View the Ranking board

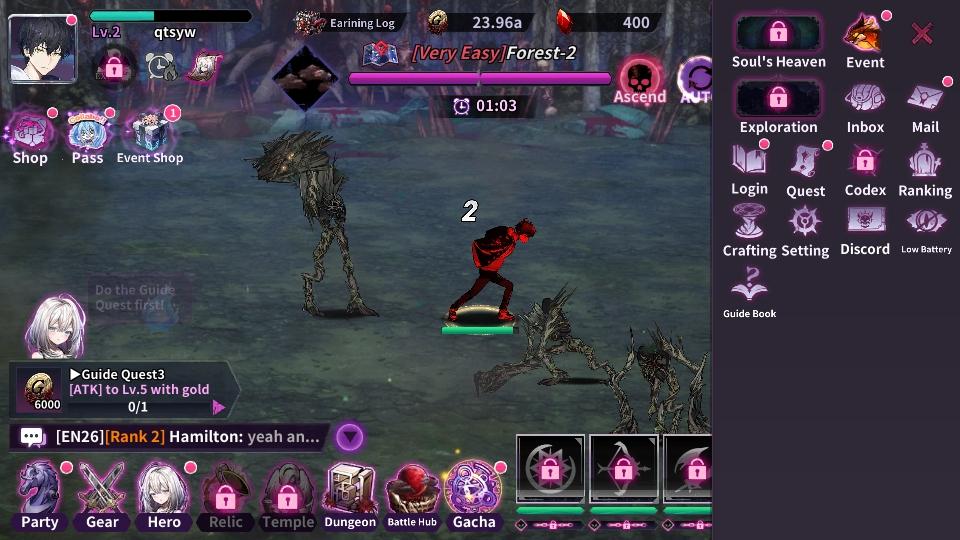(x=925, y=169)
